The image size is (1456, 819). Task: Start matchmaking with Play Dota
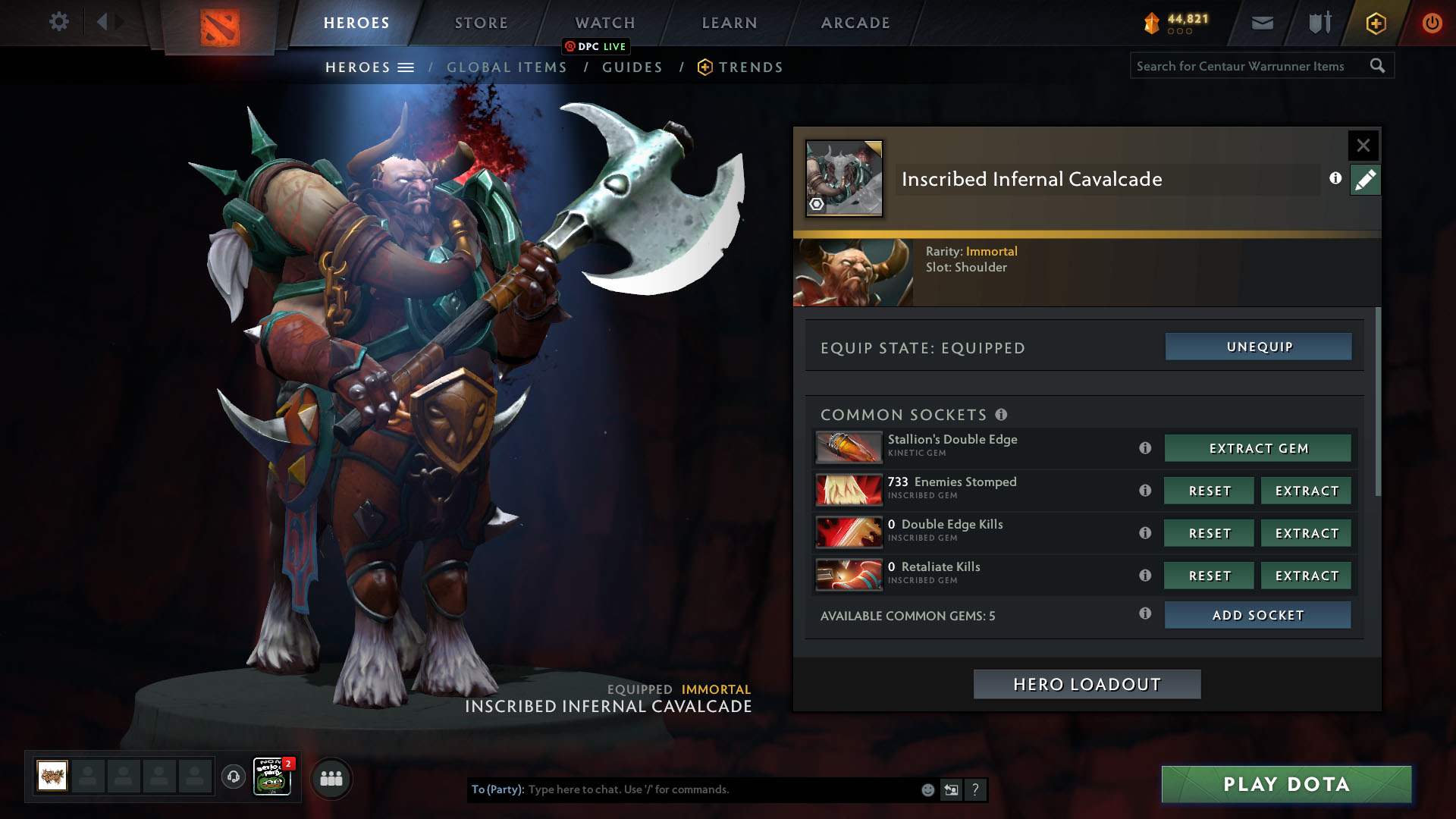[1286, 784]
